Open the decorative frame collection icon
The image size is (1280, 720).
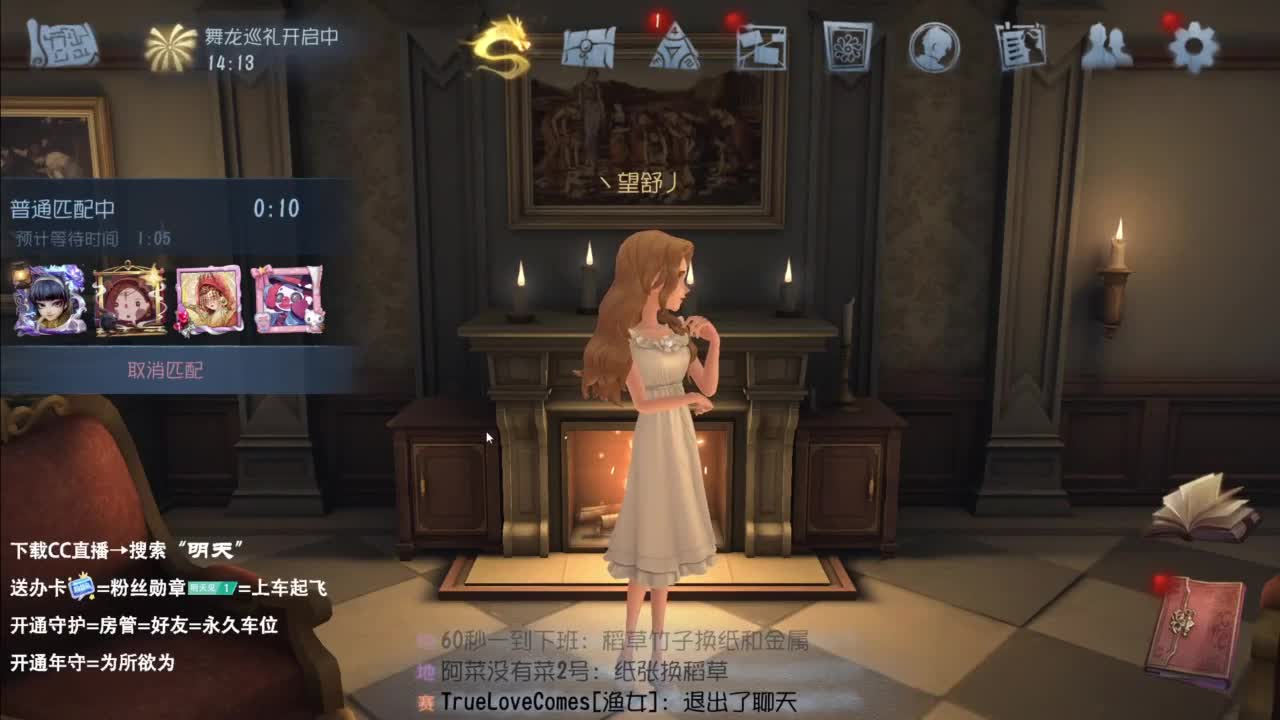tap(845, 48)
